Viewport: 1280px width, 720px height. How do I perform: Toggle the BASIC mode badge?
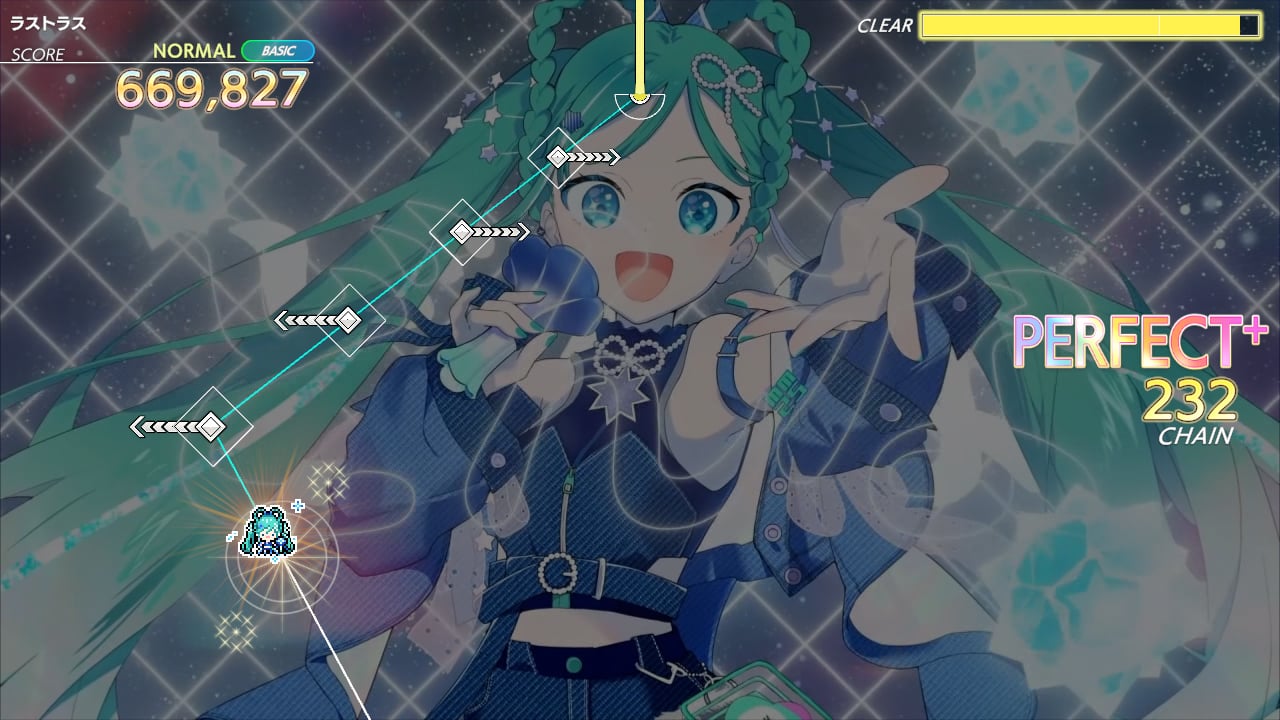[x=280, y=49]
